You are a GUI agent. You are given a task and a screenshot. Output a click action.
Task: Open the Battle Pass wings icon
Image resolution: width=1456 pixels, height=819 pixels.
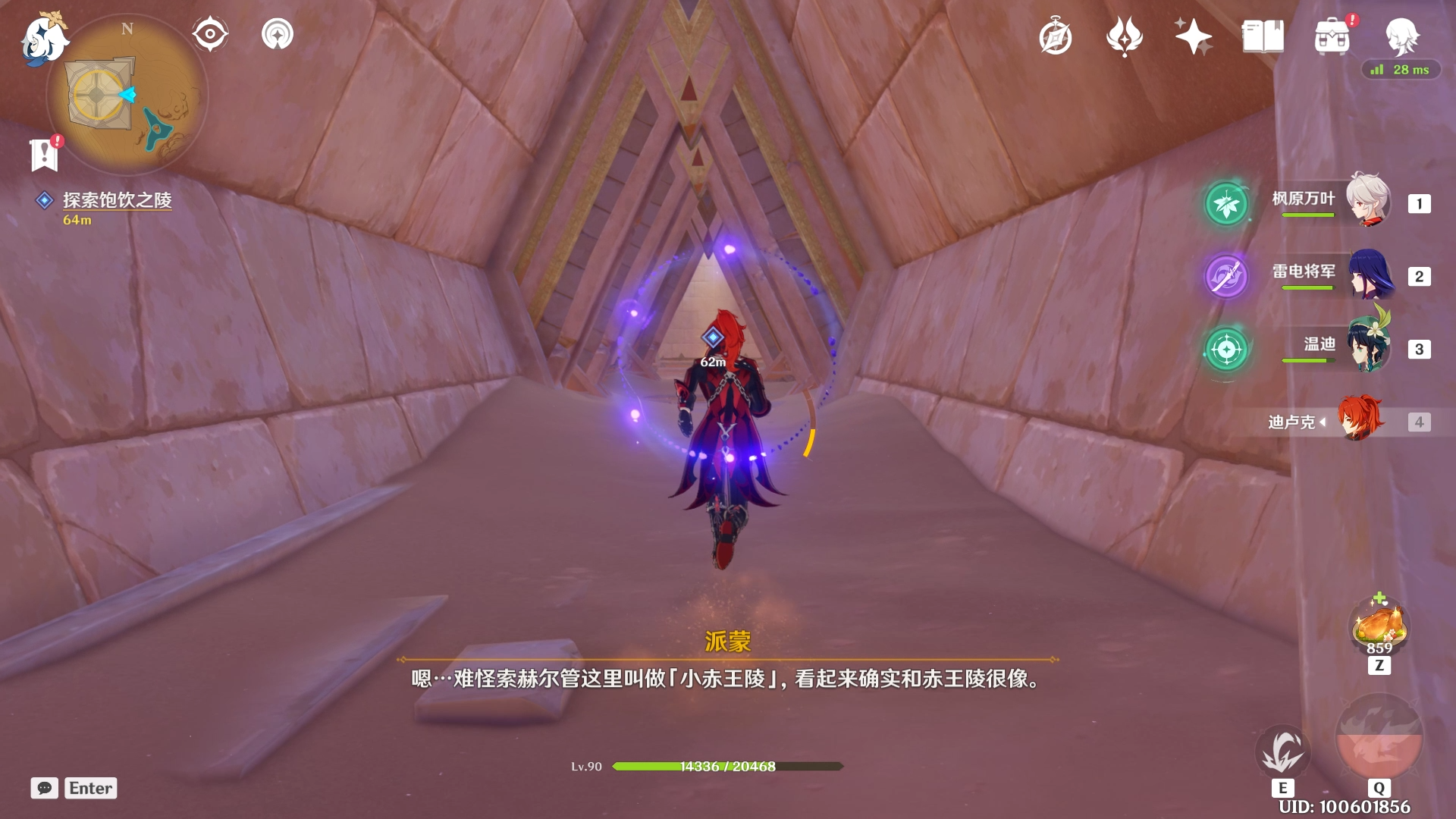tap(1125, 36)
